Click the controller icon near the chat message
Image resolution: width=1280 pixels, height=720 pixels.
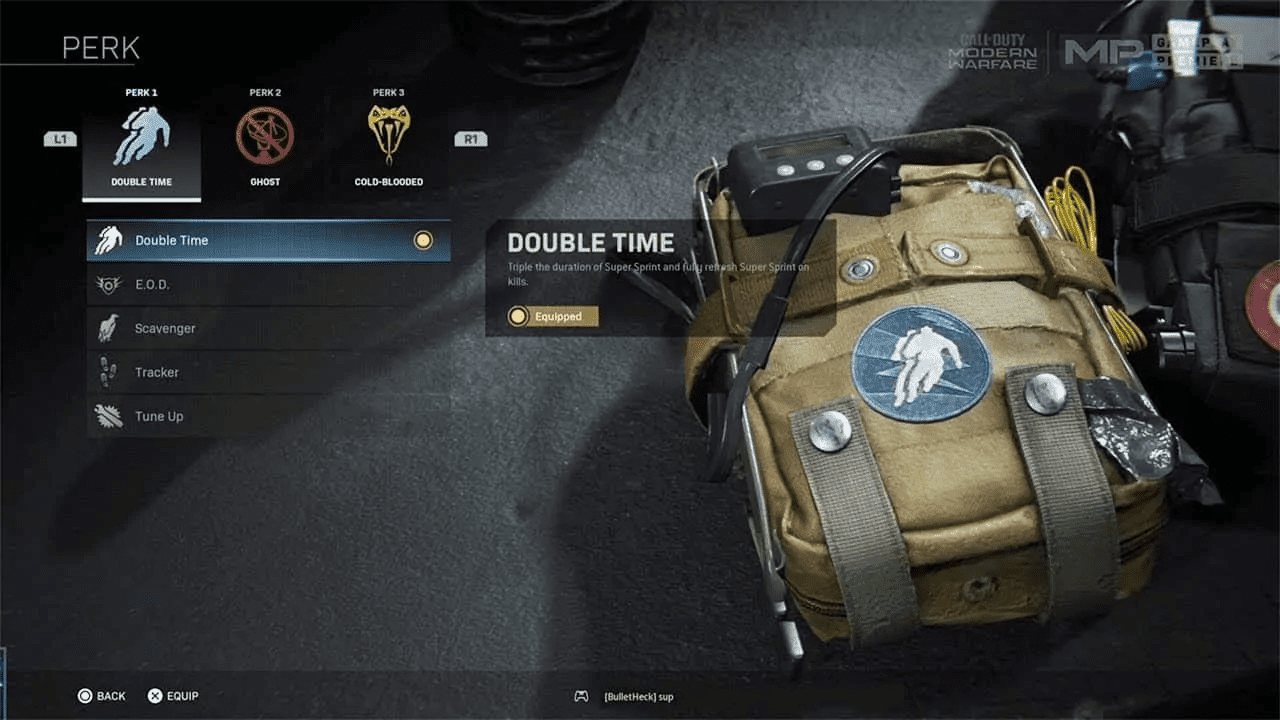tap(581, 697)
